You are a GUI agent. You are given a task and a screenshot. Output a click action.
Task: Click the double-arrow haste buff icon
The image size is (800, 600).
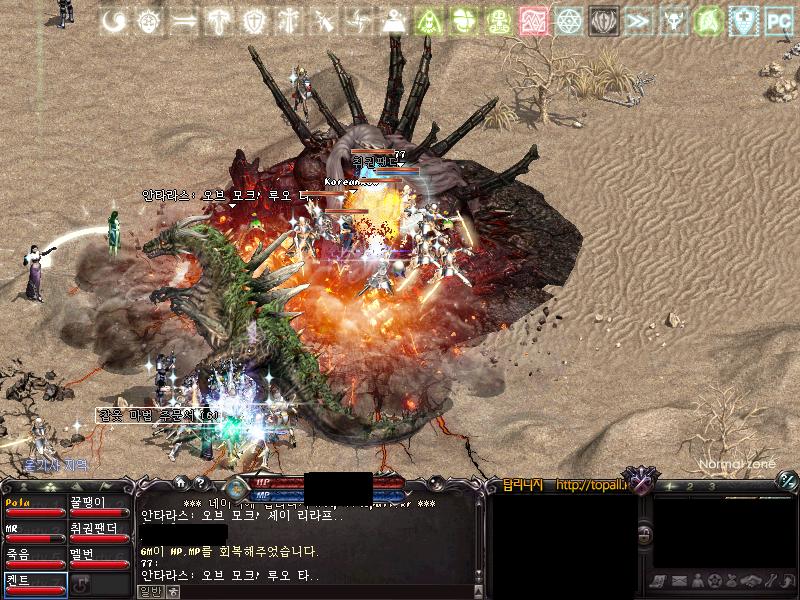[x=640, y=20]
